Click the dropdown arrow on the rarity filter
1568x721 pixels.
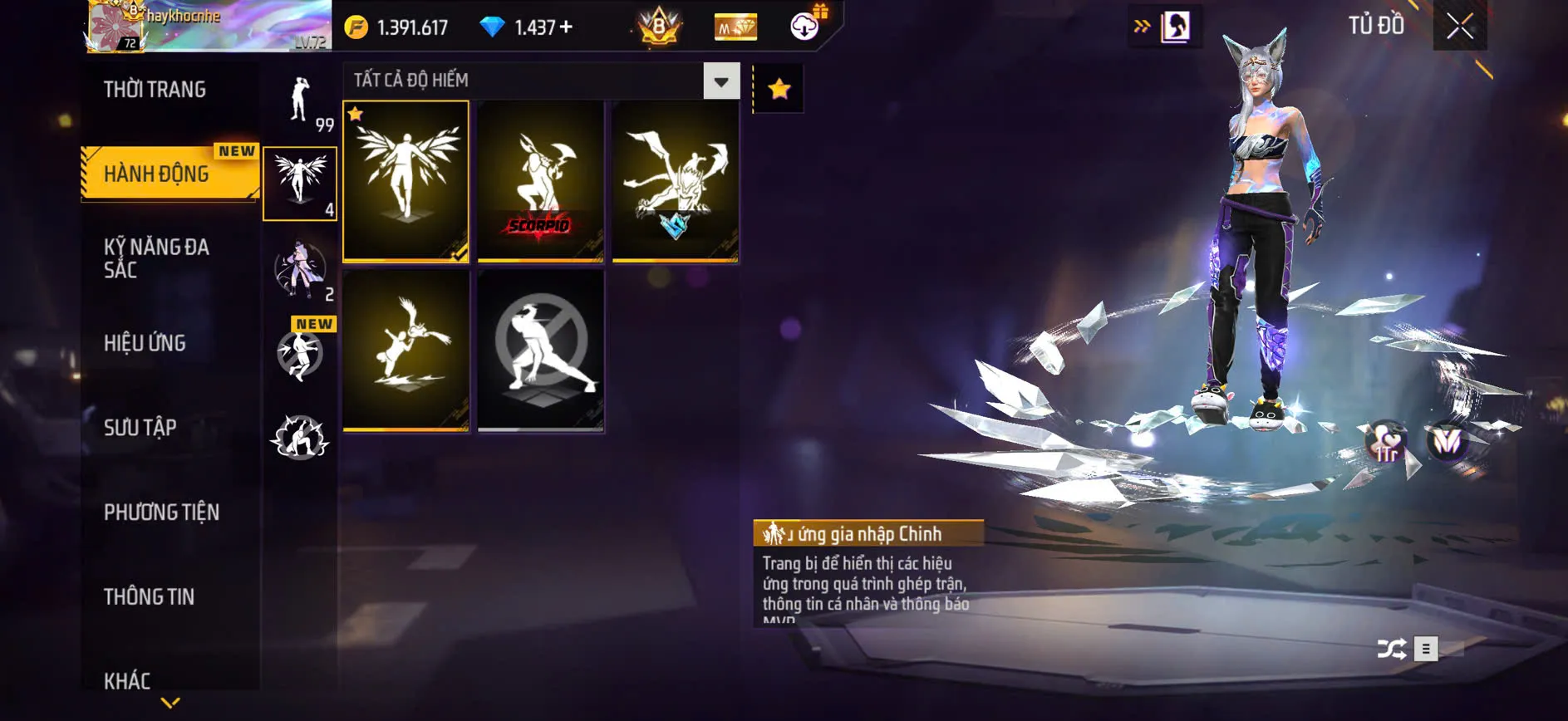coord(720,81)
